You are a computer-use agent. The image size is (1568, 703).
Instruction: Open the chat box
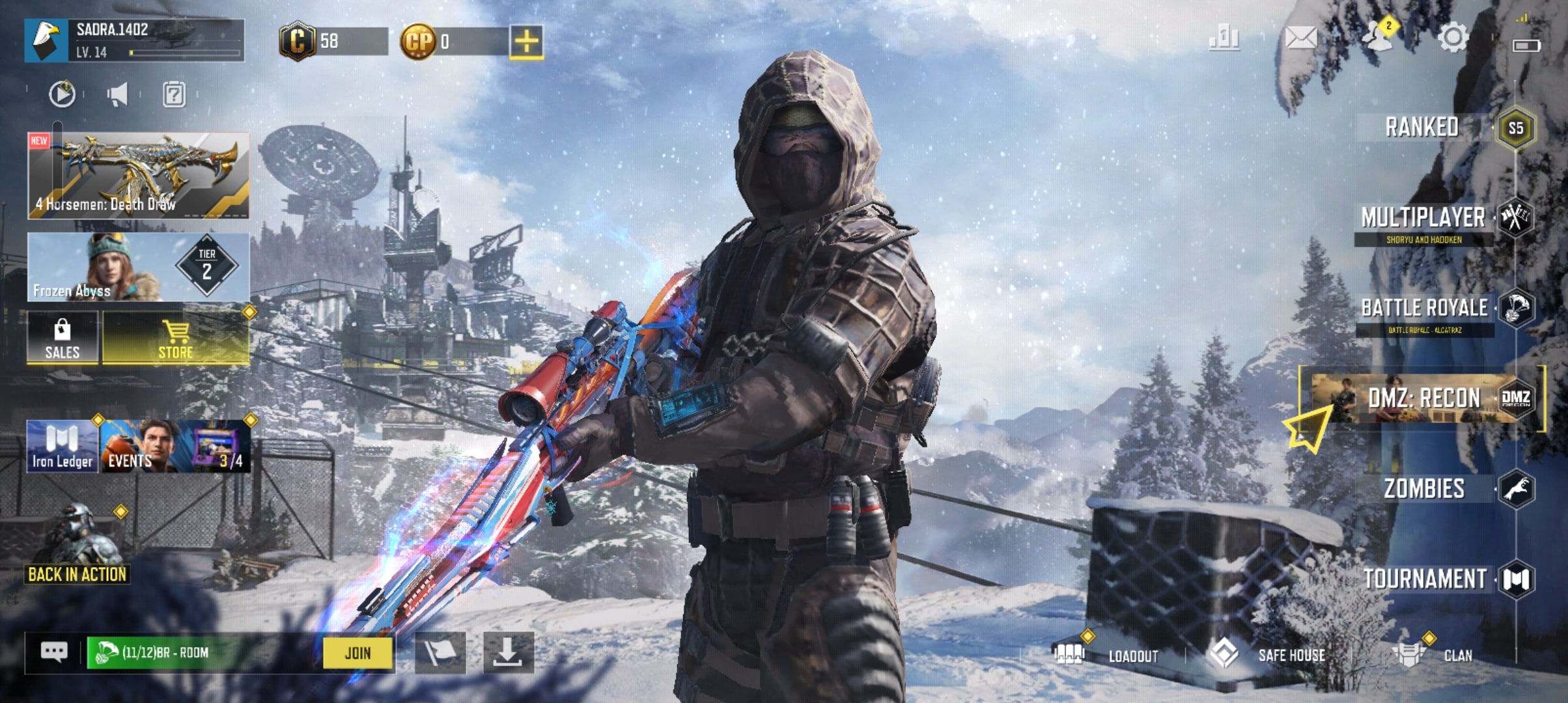54,652
